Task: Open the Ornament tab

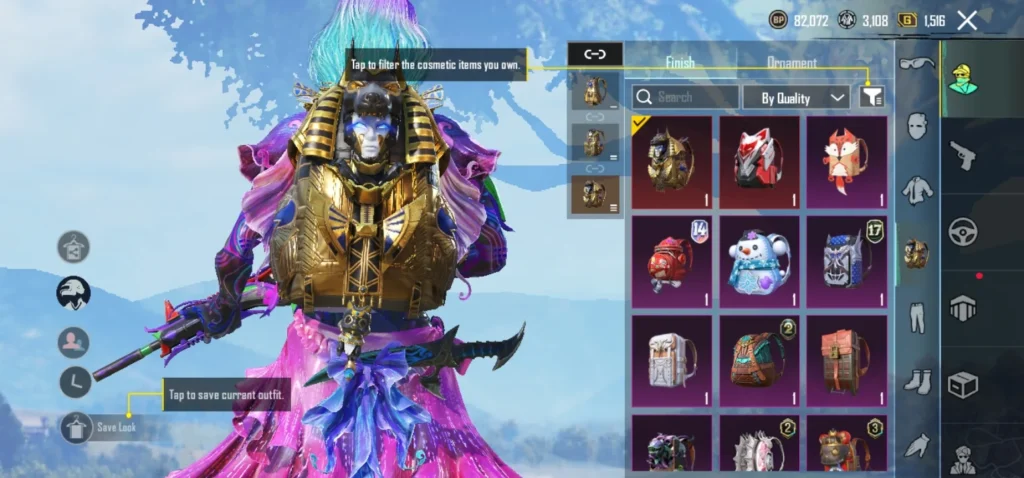Action: [791, 62]
